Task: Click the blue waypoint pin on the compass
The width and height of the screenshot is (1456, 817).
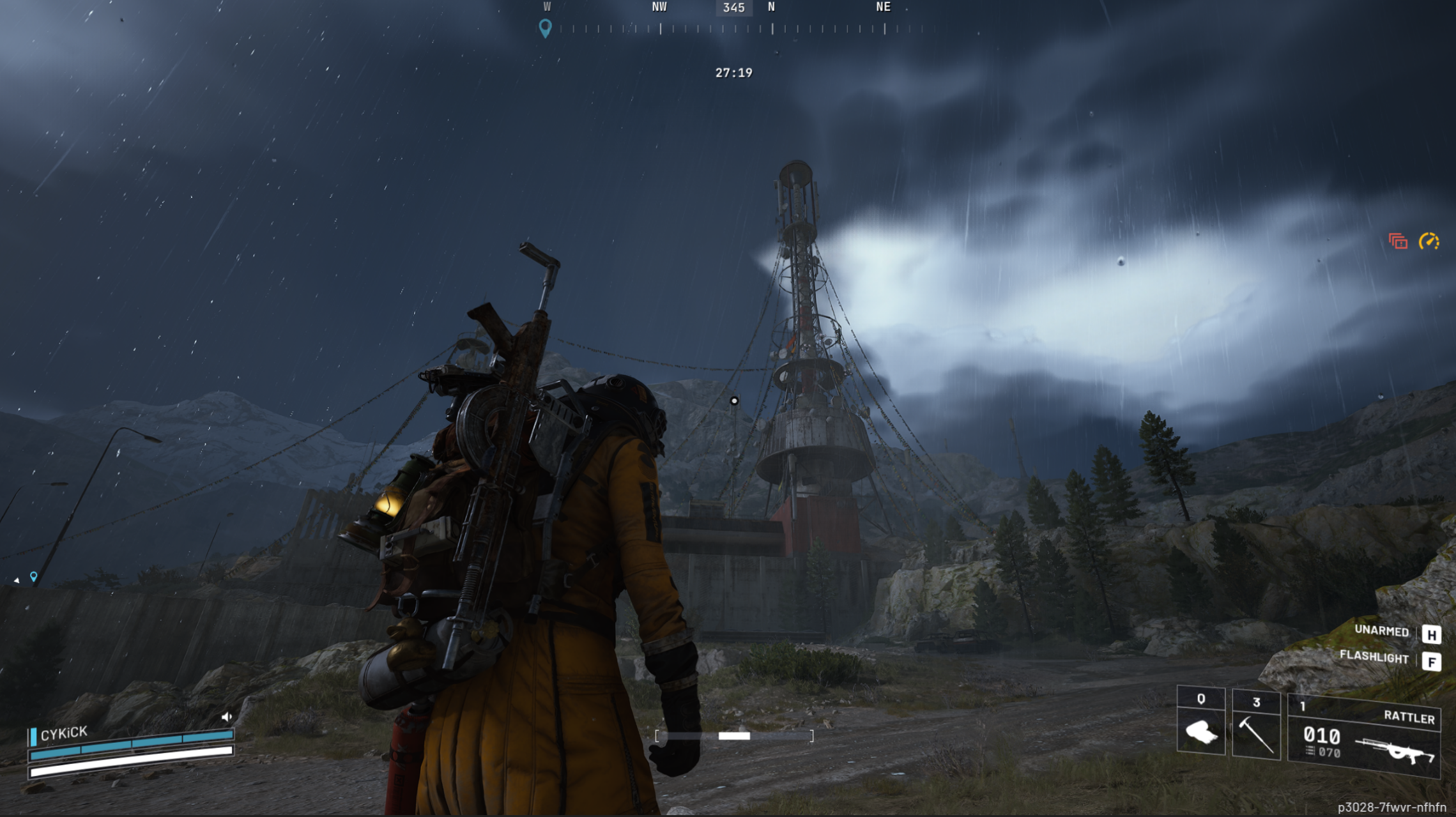Action: tap(545, 28)
